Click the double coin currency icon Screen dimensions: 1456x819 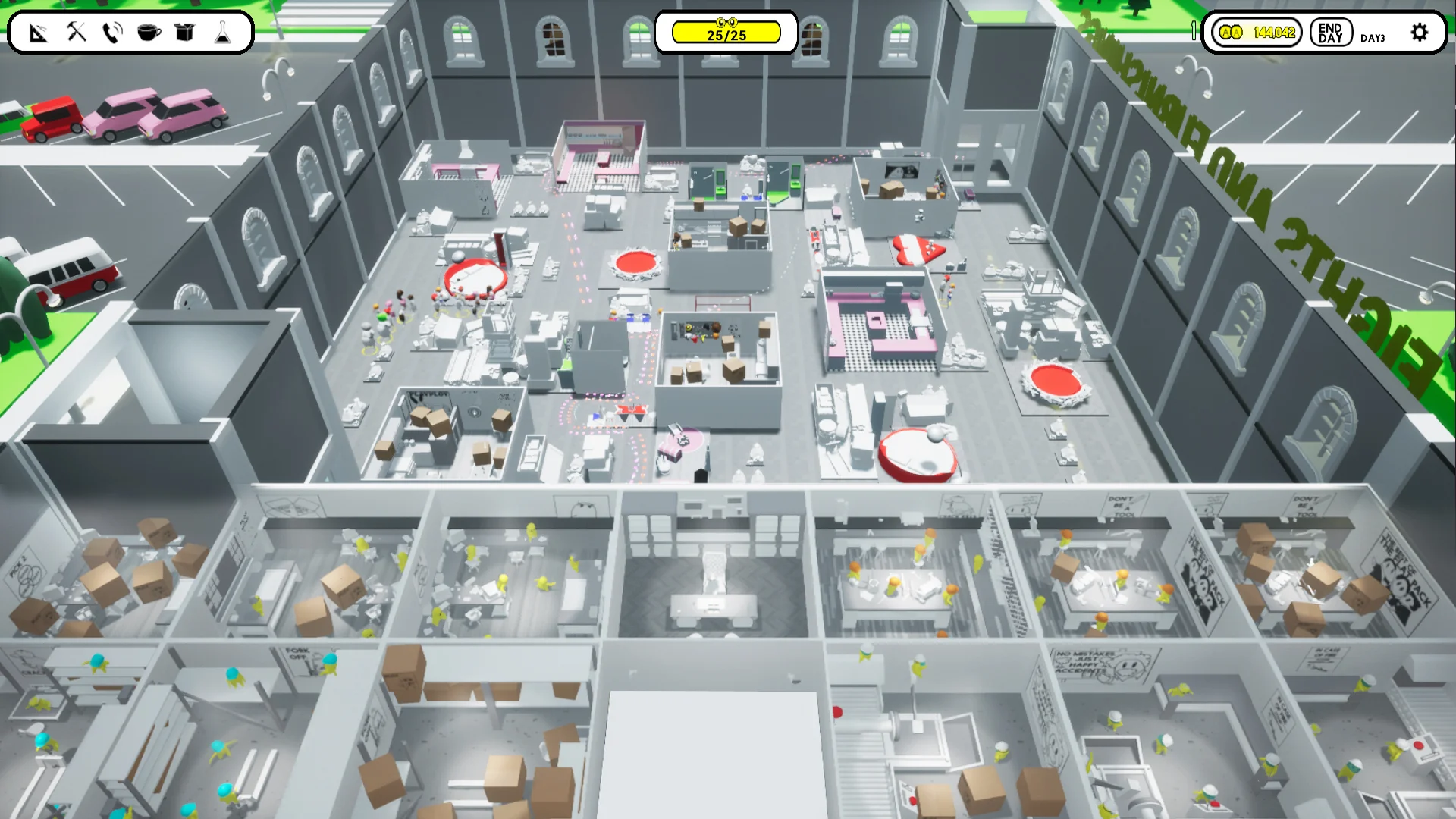point(1231,33)
